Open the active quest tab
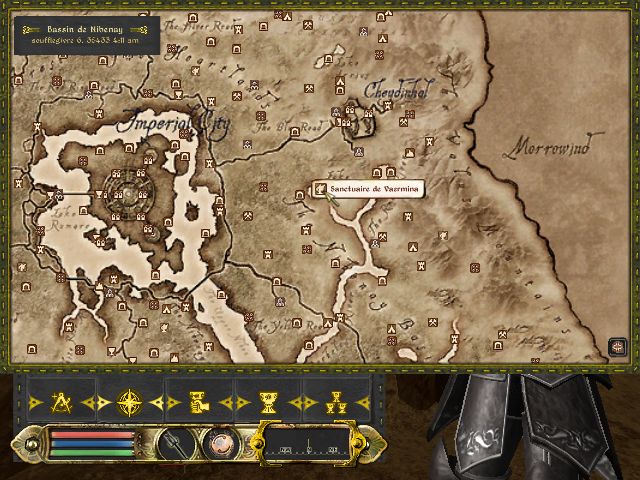 pos(199,403)
